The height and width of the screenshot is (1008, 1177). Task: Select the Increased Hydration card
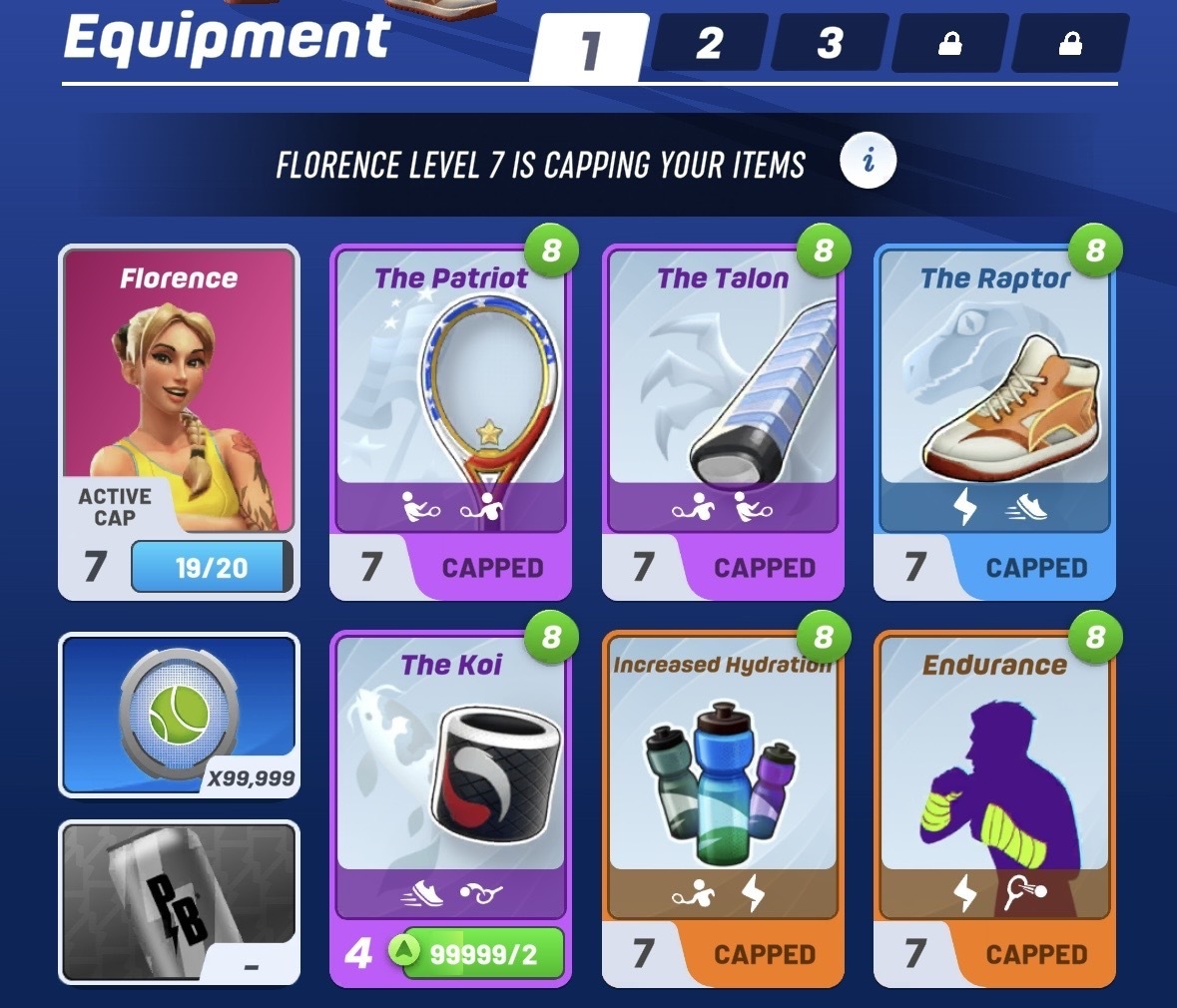[x=723, y=778]
